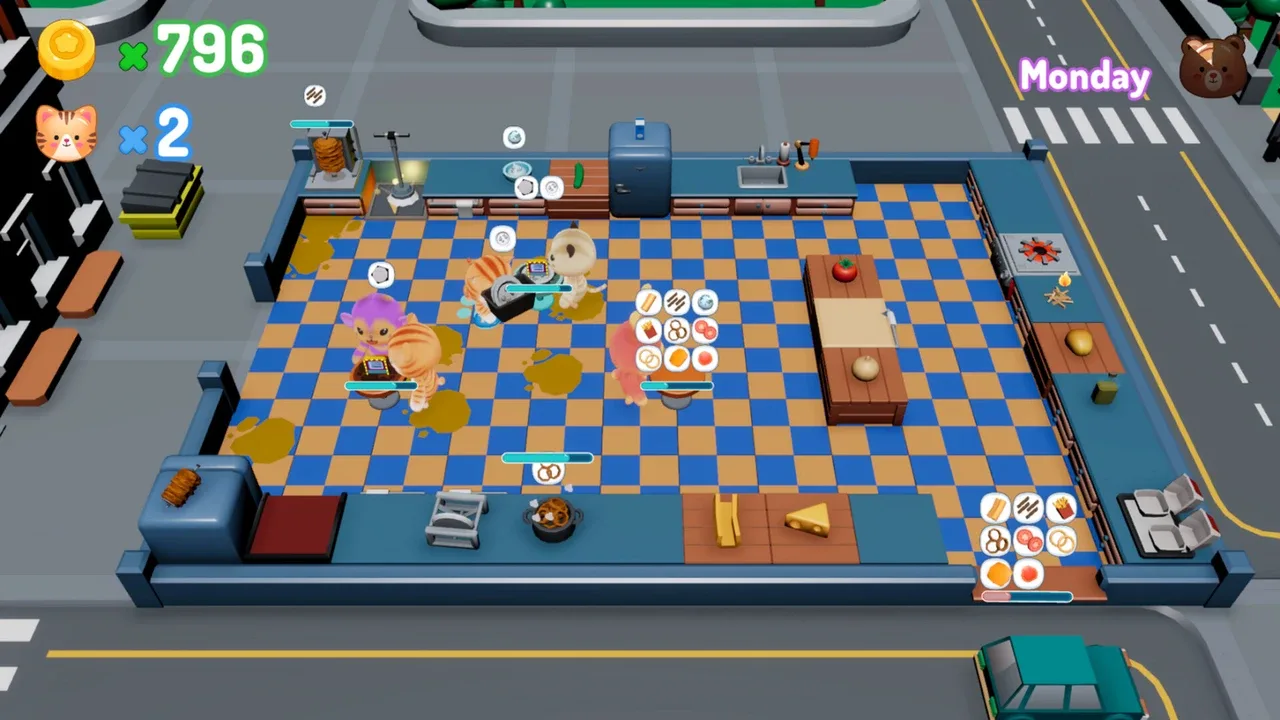This screenshot has height=720, width=1280.
Task: Select the gold coin icon
Action: (67, 49)
